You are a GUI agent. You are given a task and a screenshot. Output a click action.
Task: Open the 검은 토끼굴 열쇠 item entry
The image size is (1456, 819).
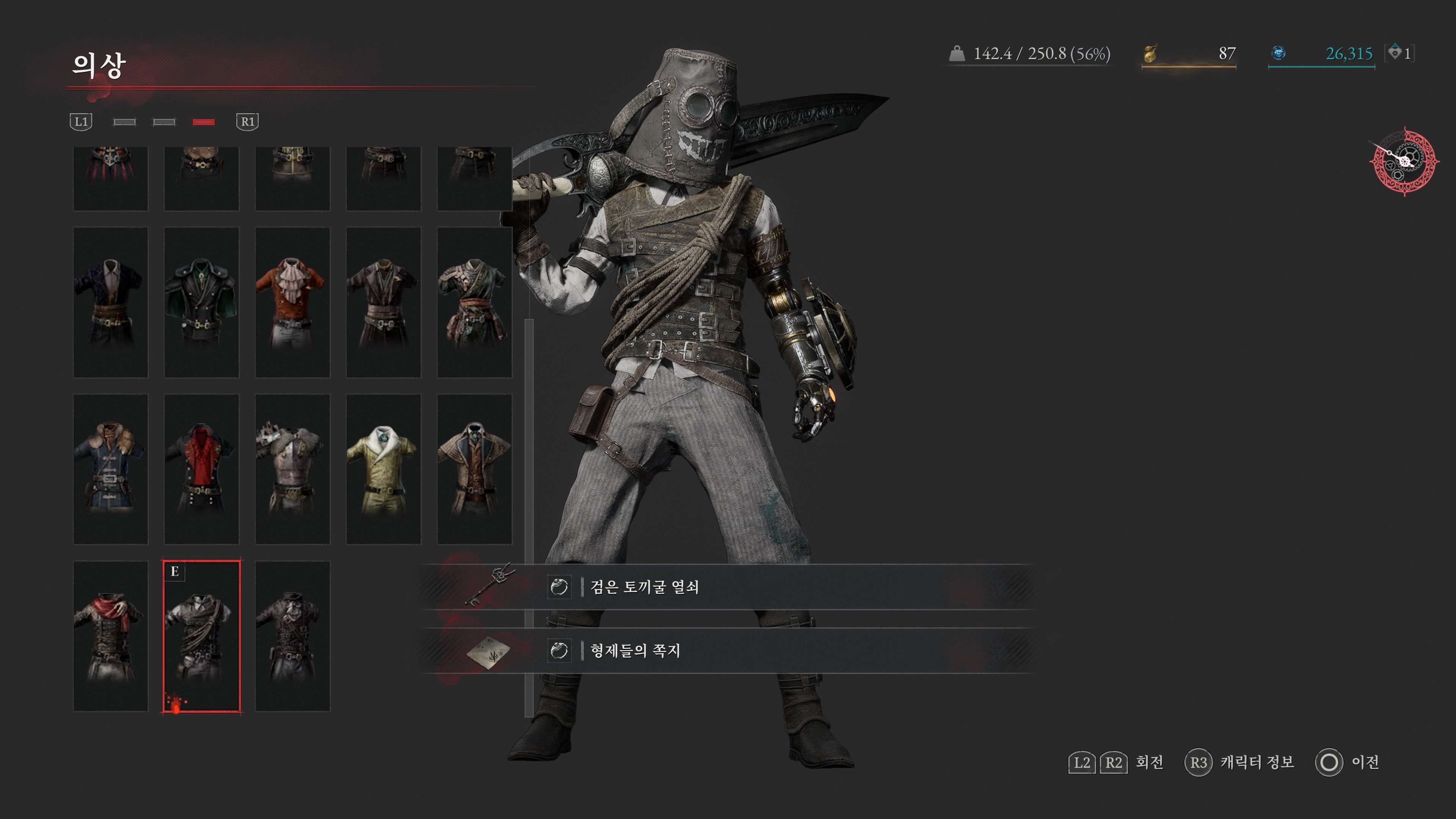tap(644, 587)
